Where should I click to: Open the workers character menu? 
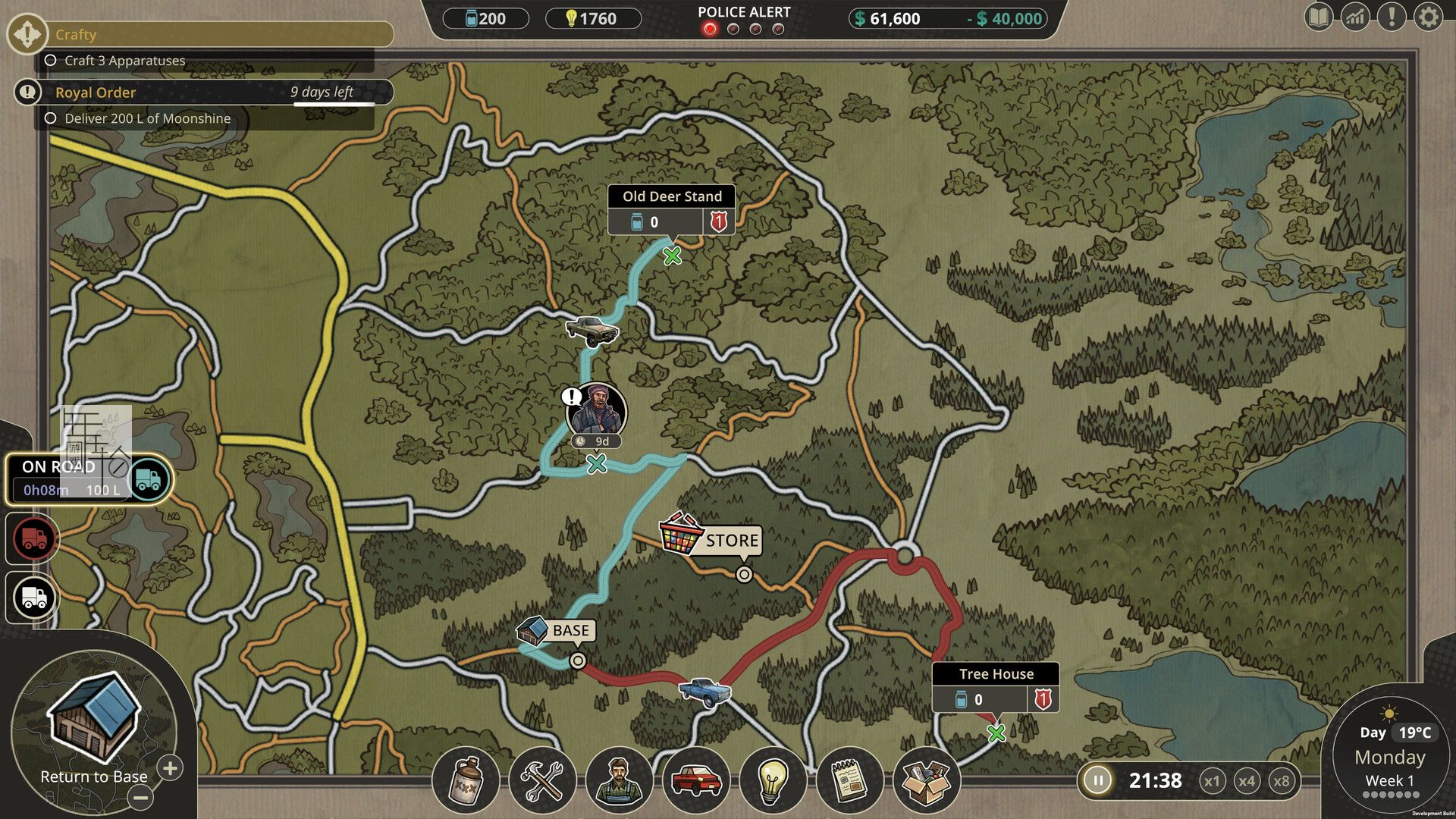pos(619,780)
